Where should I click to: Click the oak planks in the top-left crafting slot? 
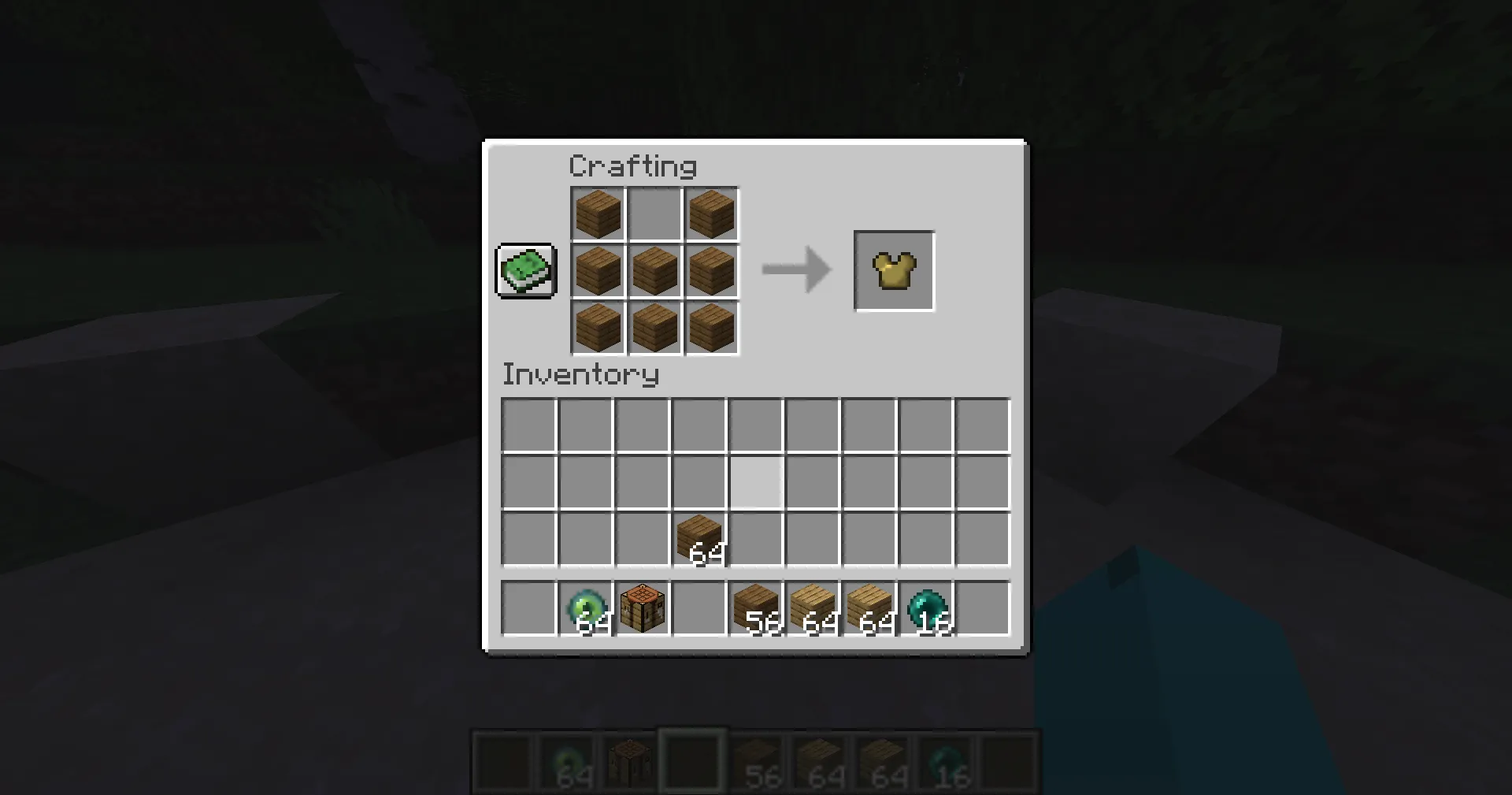coord(597,213)
